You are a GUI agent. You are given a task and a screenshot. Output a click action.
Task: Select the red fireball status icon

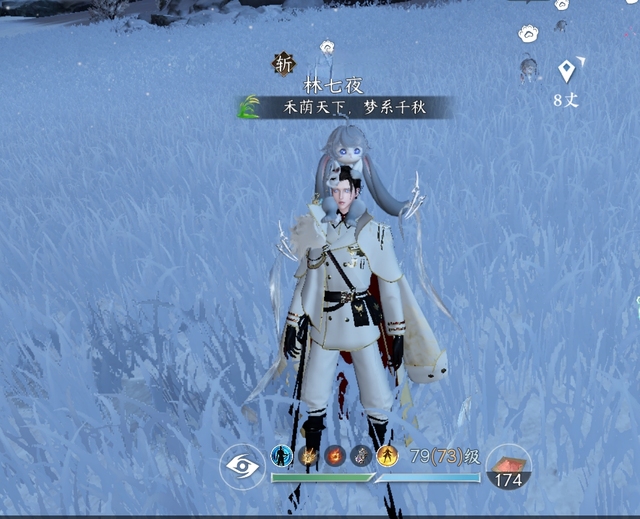click(x=336, y=456)
